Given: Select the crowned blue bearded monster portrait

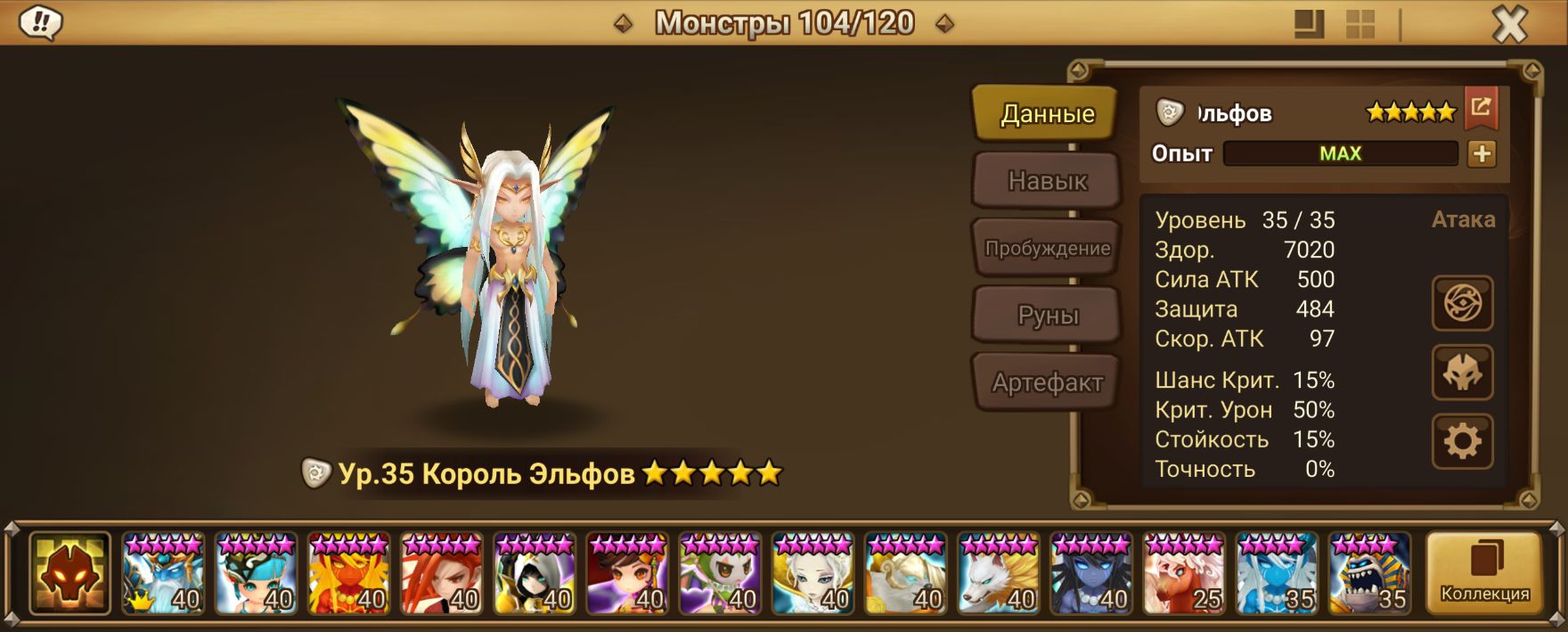Looking at the screenshot, I should coord(163,573).
